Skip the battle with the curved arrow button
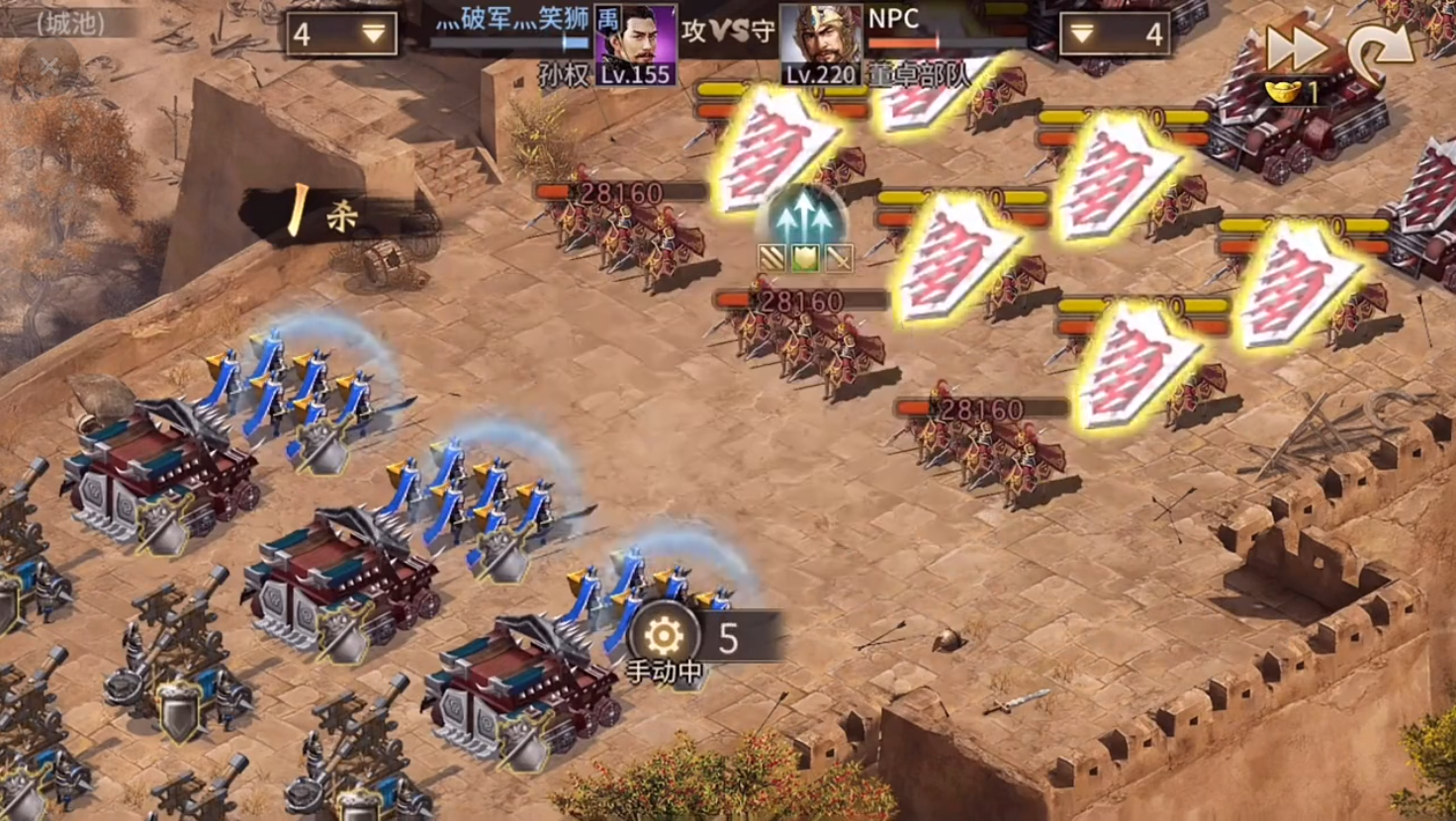 (1381, 49)
